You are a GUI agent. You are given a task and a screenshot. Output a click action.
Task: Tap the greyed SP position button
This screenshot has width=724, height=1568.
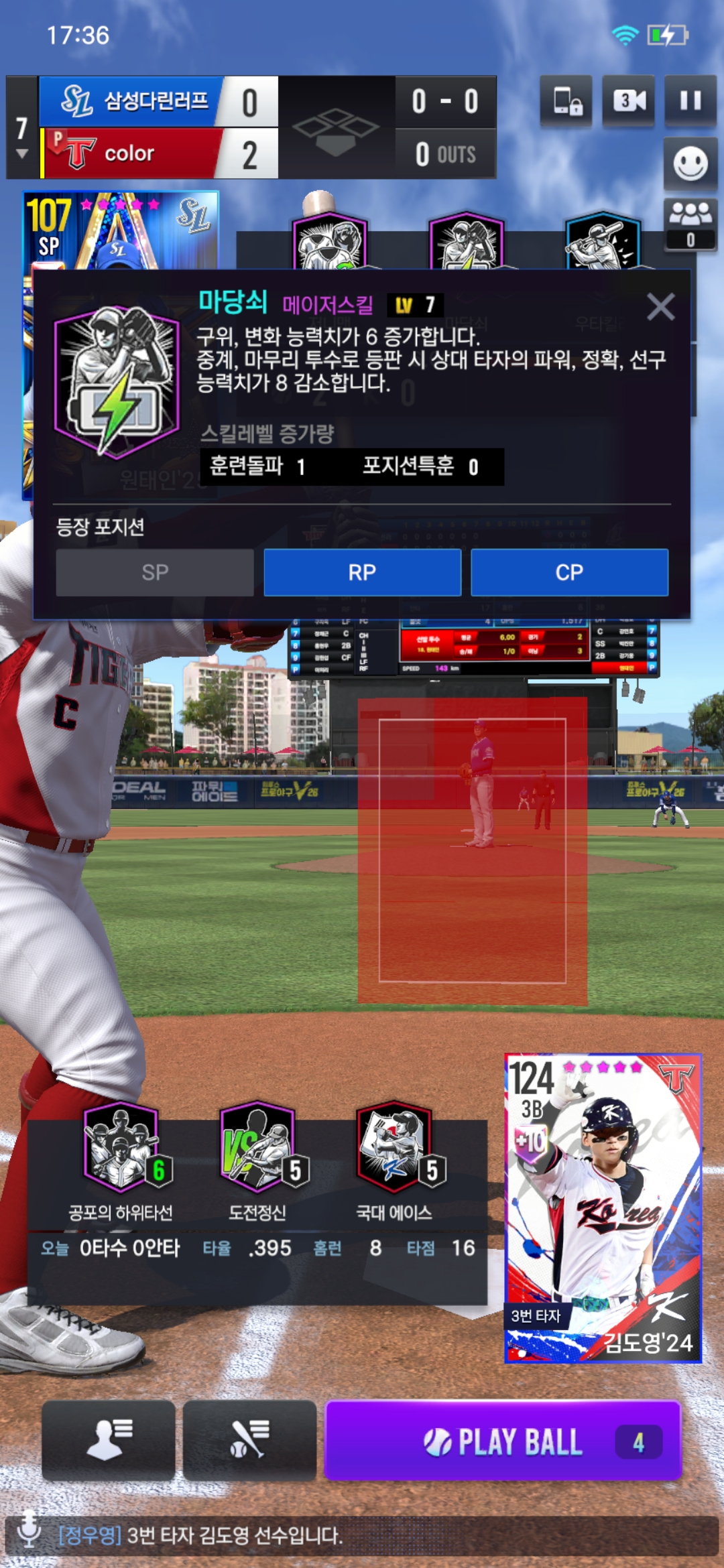[155, 572]
